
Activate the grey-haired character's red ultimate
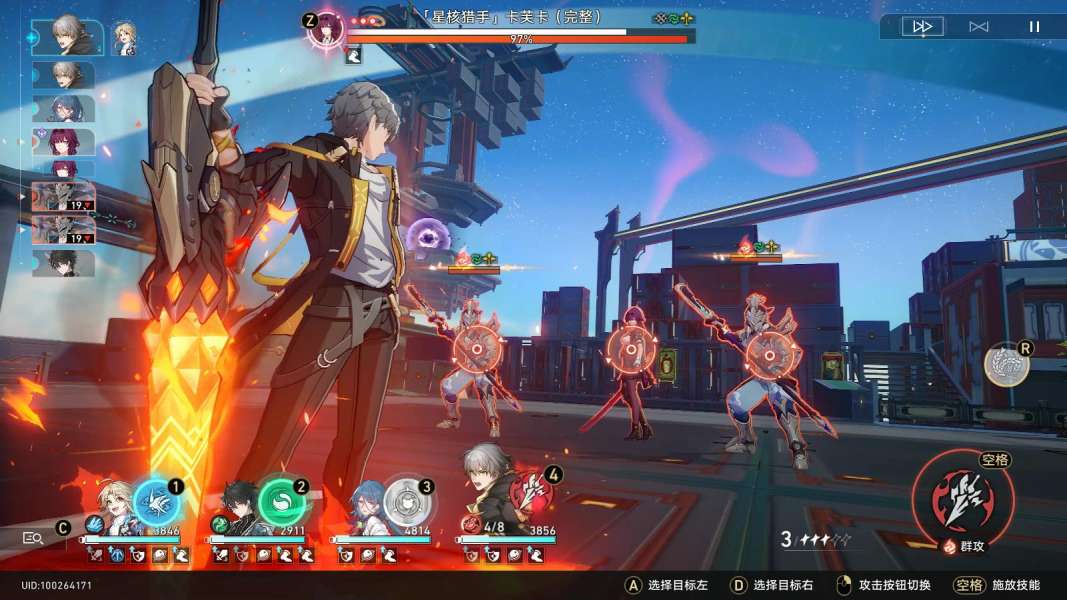point(533,492)
